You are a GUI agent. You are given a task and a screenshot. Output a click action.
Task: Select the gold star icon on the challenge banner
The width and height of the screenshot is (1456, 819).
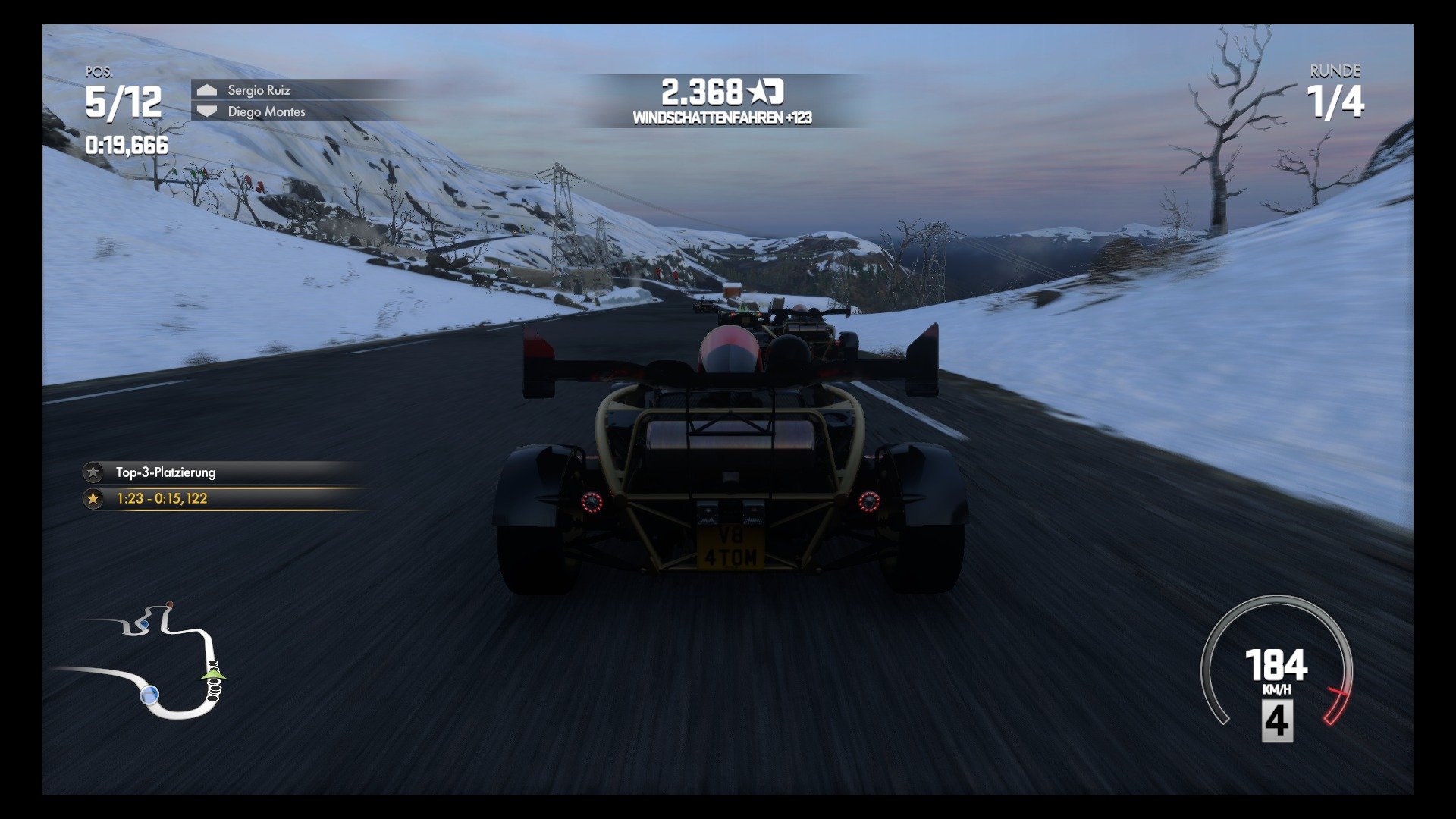(93, 499)
